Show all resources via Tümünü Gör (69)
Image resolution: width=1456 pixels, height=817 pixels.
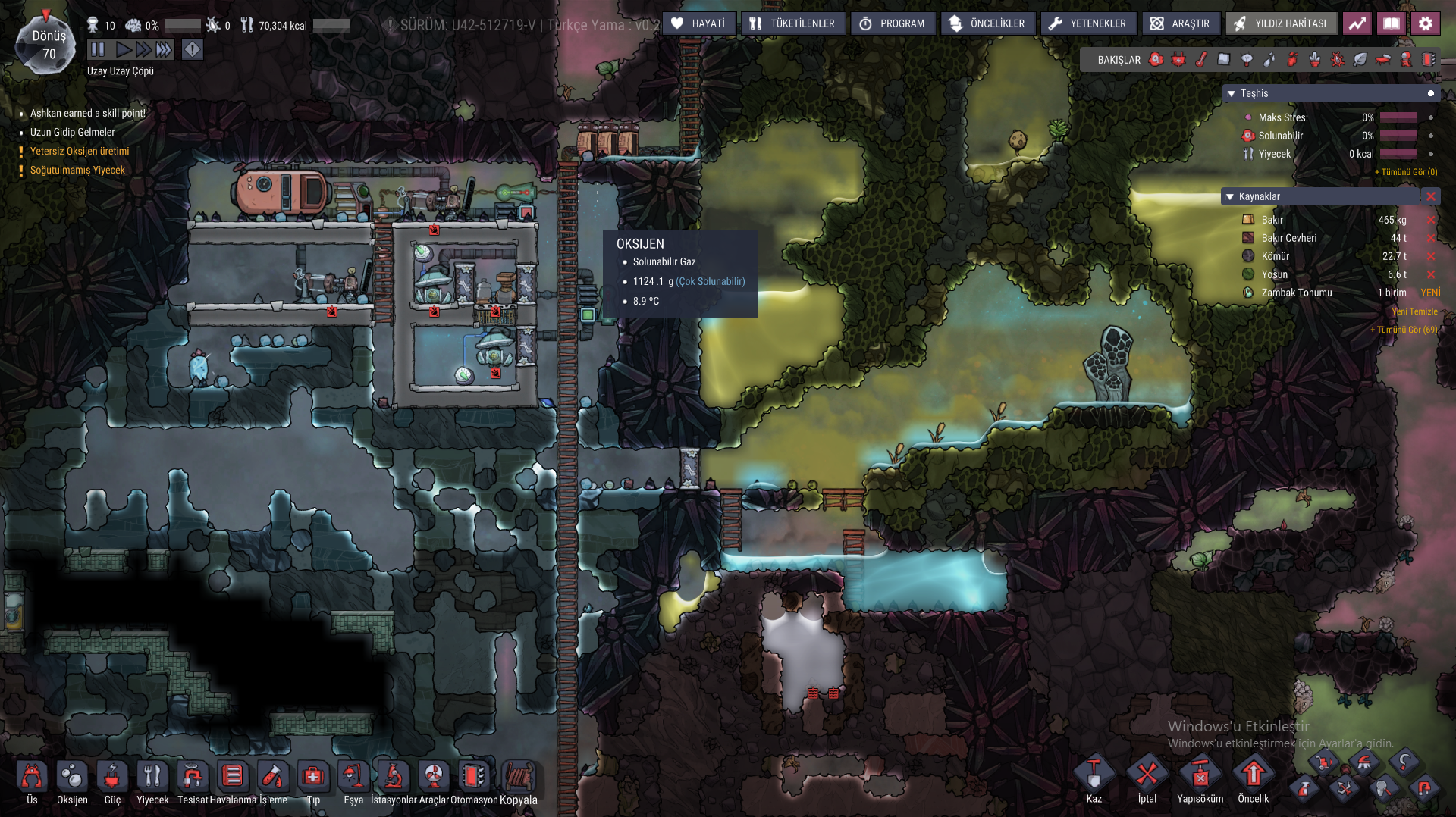1404,330
